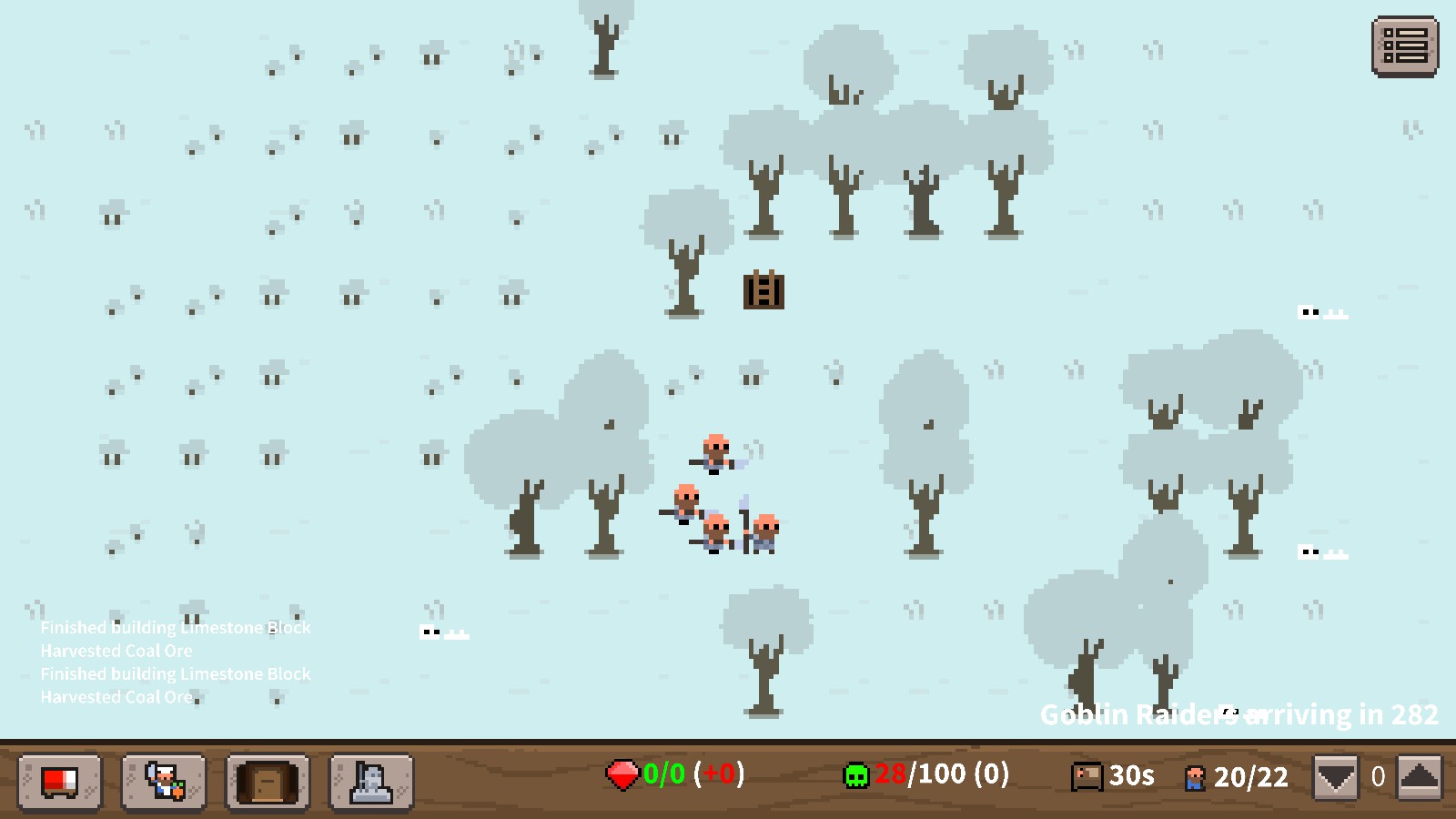The image size is (1456, 819).
Task: Open the villager worker panel
Action: [164, 781]
